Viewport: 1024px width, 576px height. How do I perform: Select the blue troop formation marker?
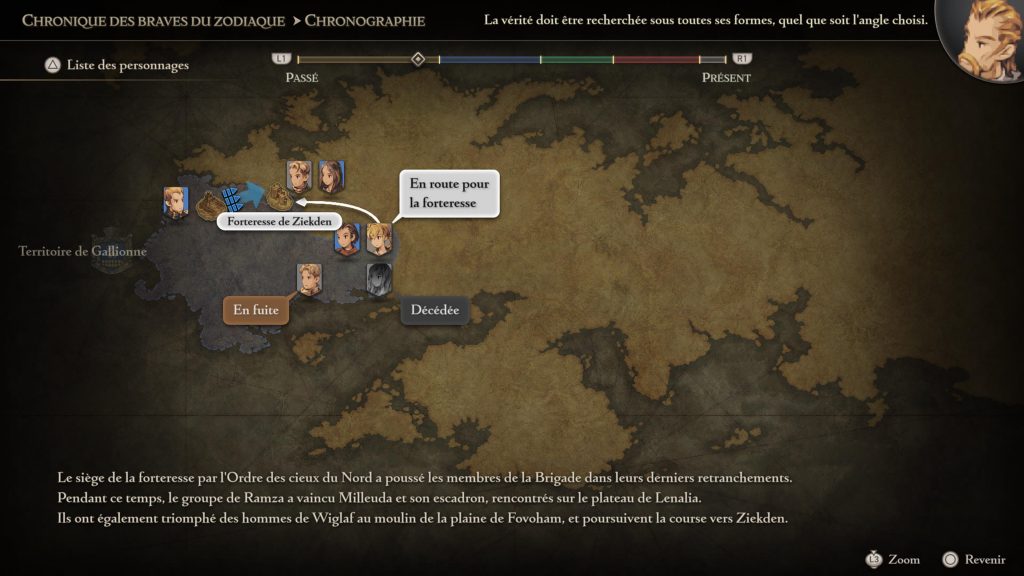click(232, 197)
